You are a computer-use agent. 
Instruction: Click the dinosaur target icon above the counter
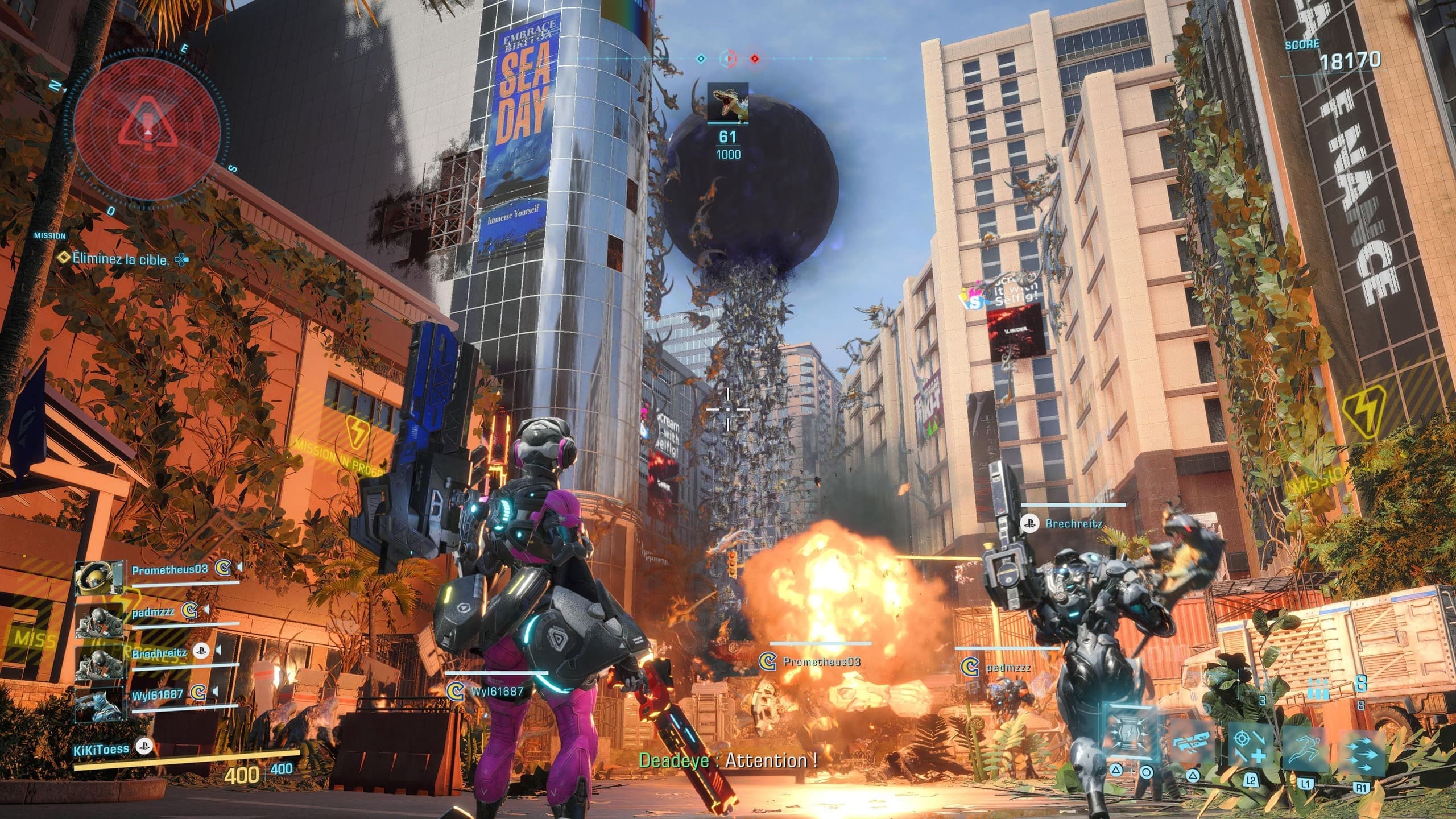727,103
